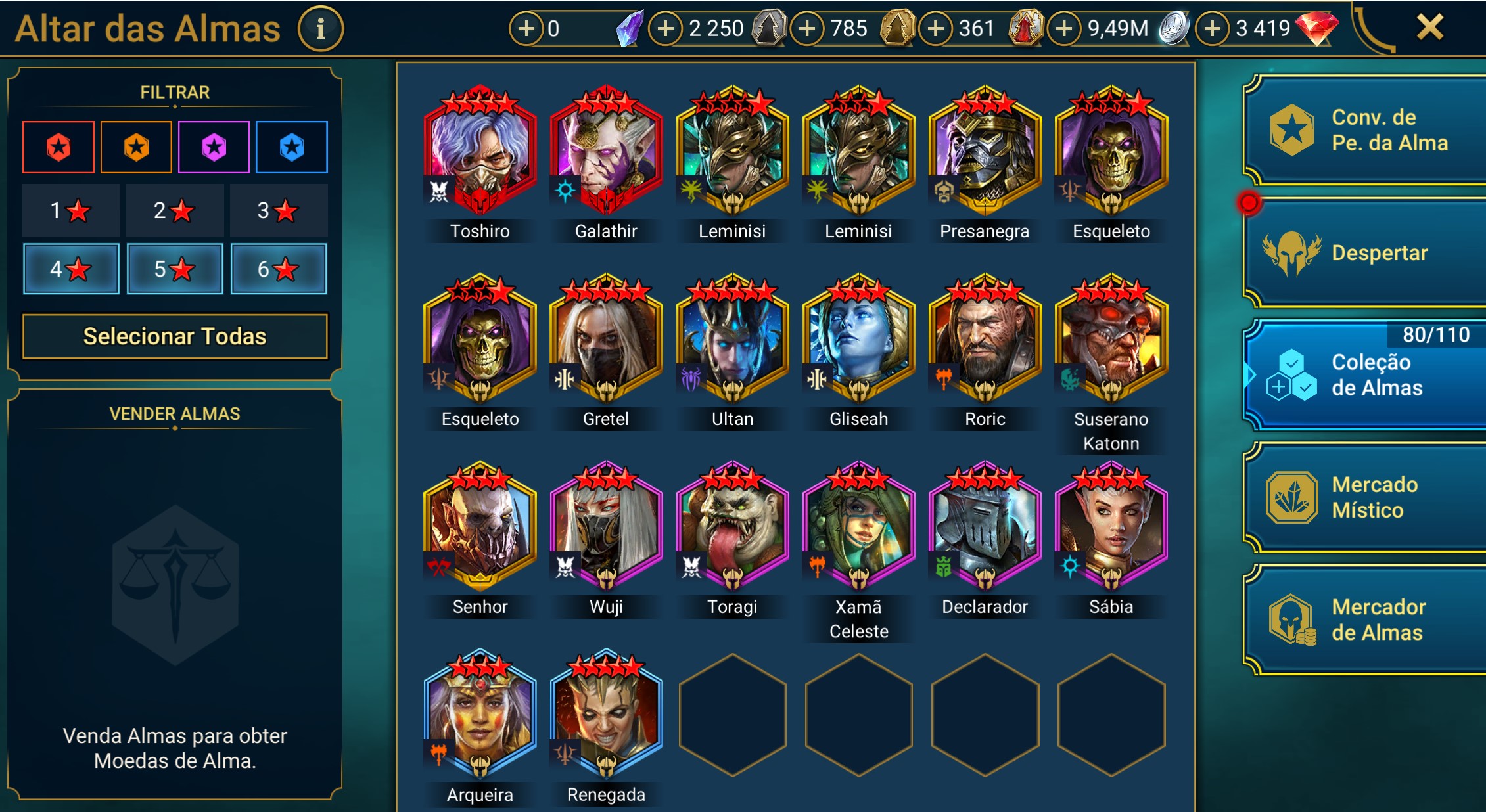Screen dimensions: 1486x812
Task: Close the Altar das Almas screen
Action: tap(1429, 28)
